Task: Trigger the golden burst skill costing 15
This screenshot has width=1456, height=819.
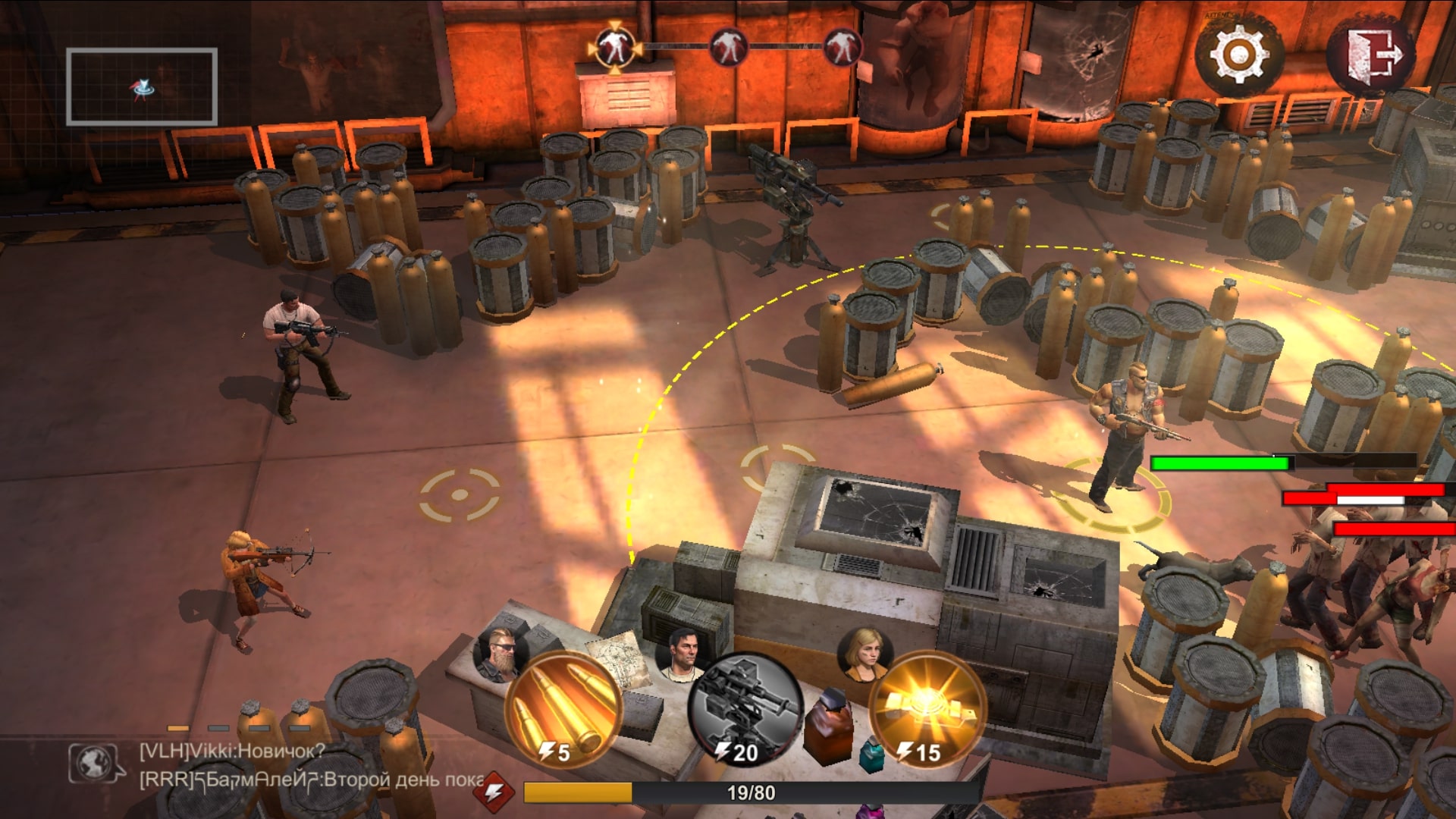Action: pos(927,711)
